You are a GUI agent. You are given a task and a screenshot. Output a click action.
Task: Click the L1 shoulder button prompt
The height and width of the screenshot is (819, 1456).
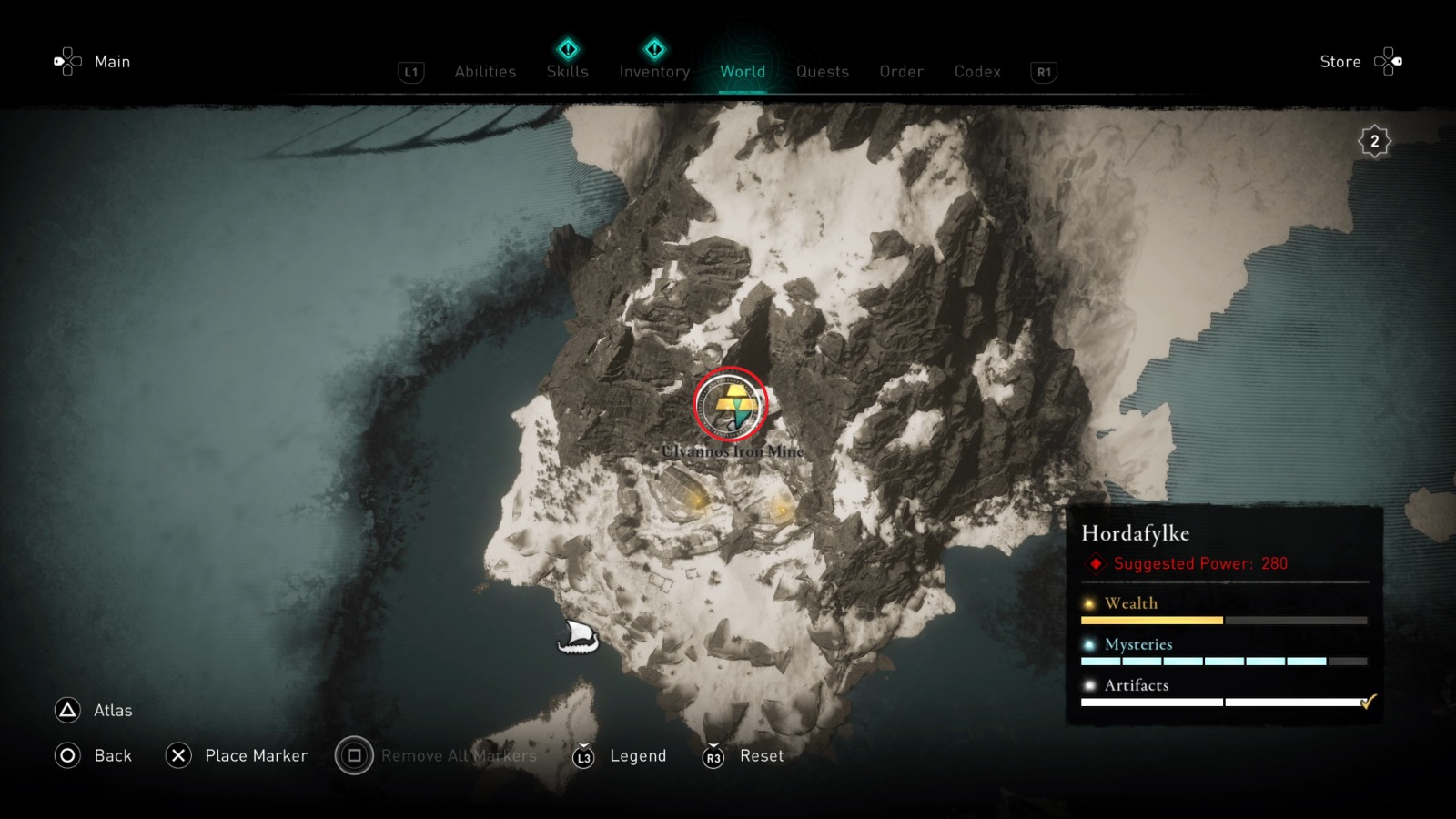[x=409, y=73]
